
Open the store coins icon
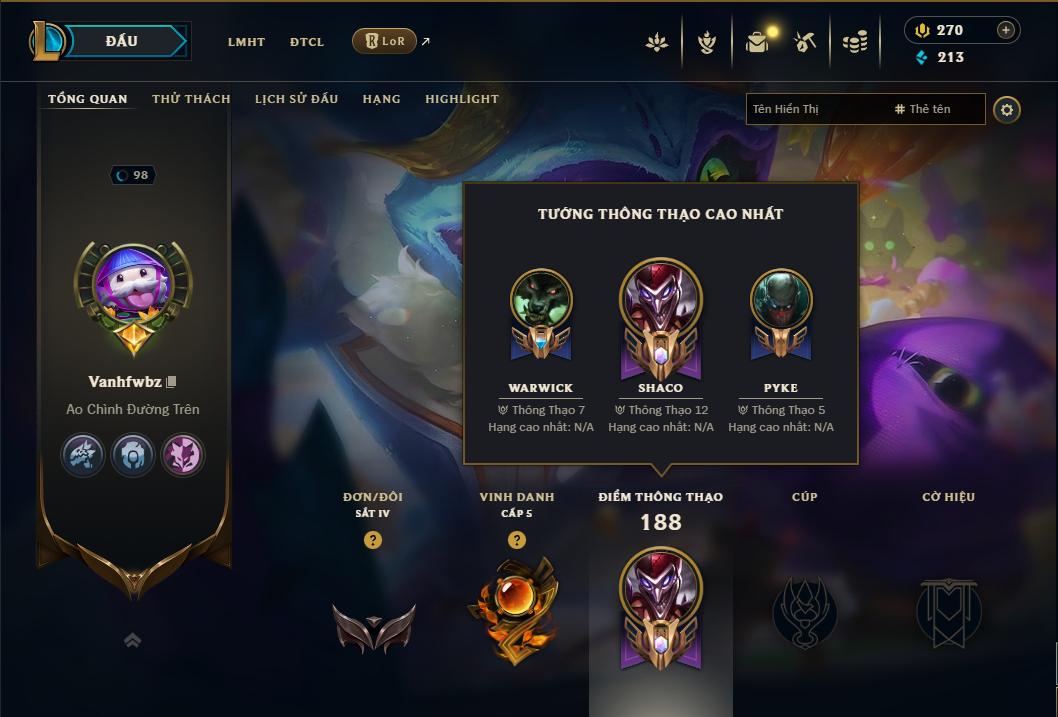pos(854,42)
